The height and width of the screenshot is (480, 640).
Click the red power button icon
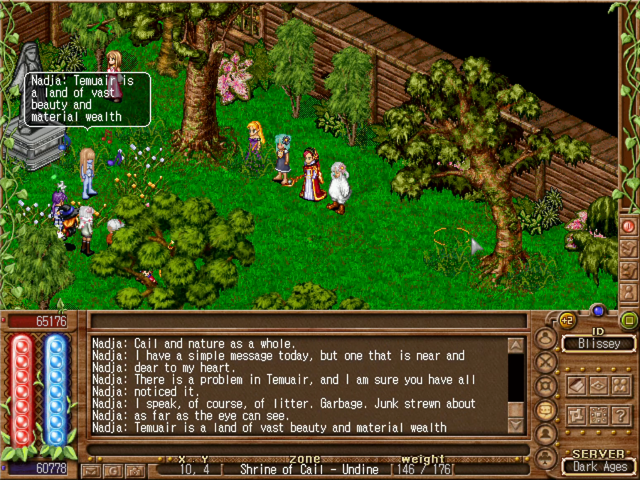[629, 226]
